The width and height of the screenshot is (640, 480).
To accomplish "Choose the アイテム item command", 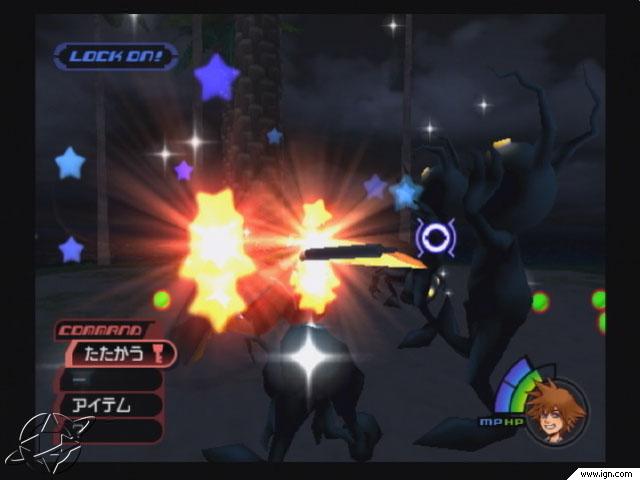I will tap(110, 404).
